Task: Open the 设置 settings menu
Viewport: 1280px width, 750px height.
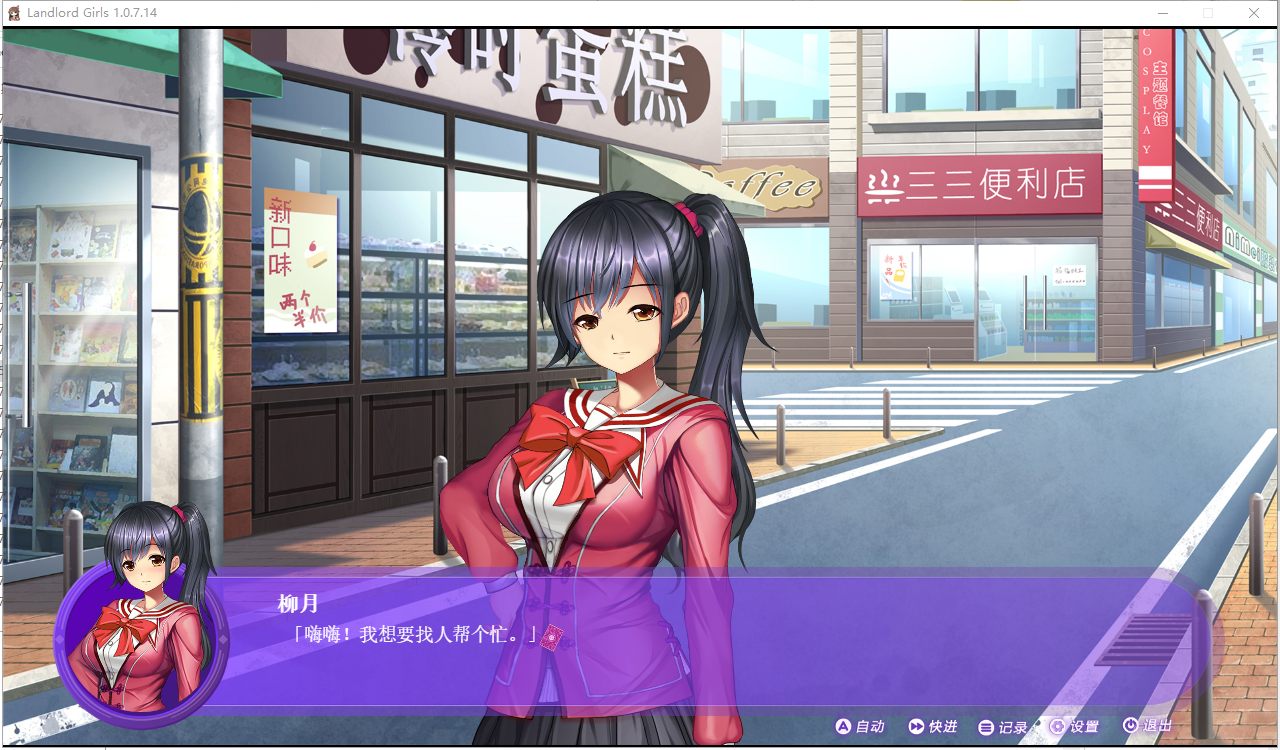Action: point(1074,727)
